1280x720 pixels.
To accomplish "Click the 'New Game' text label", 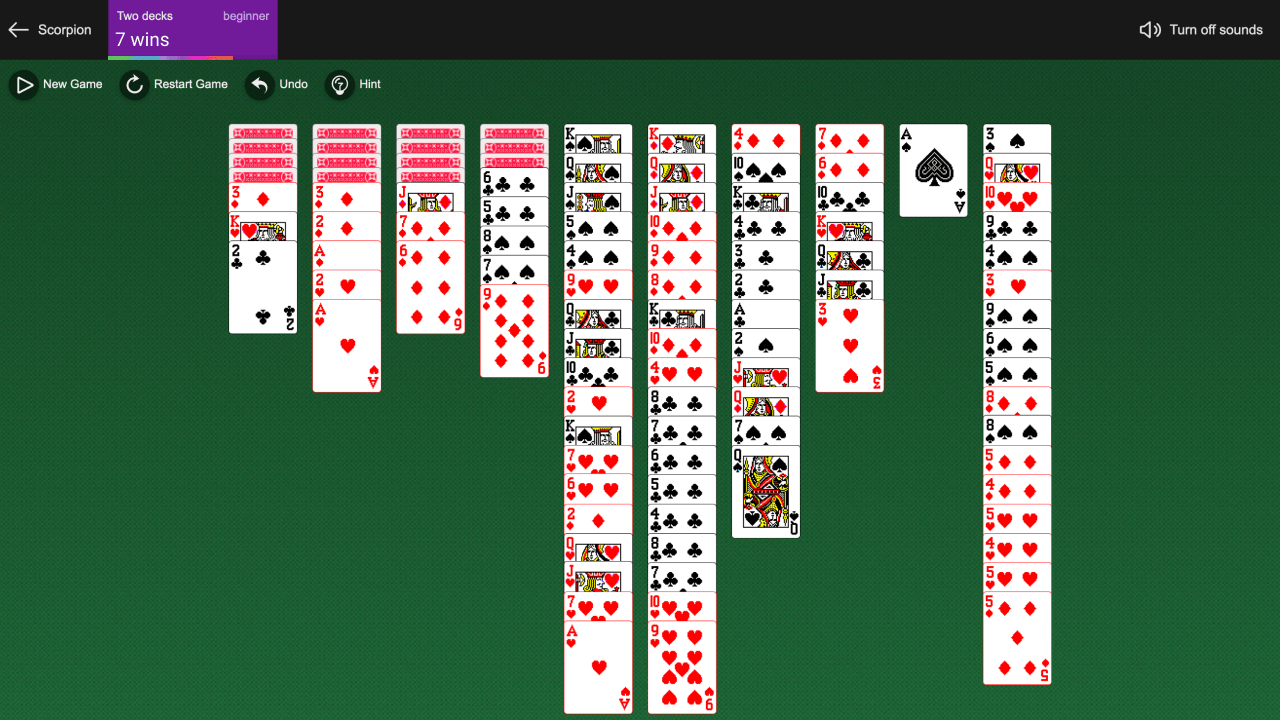I will (71, 84).
